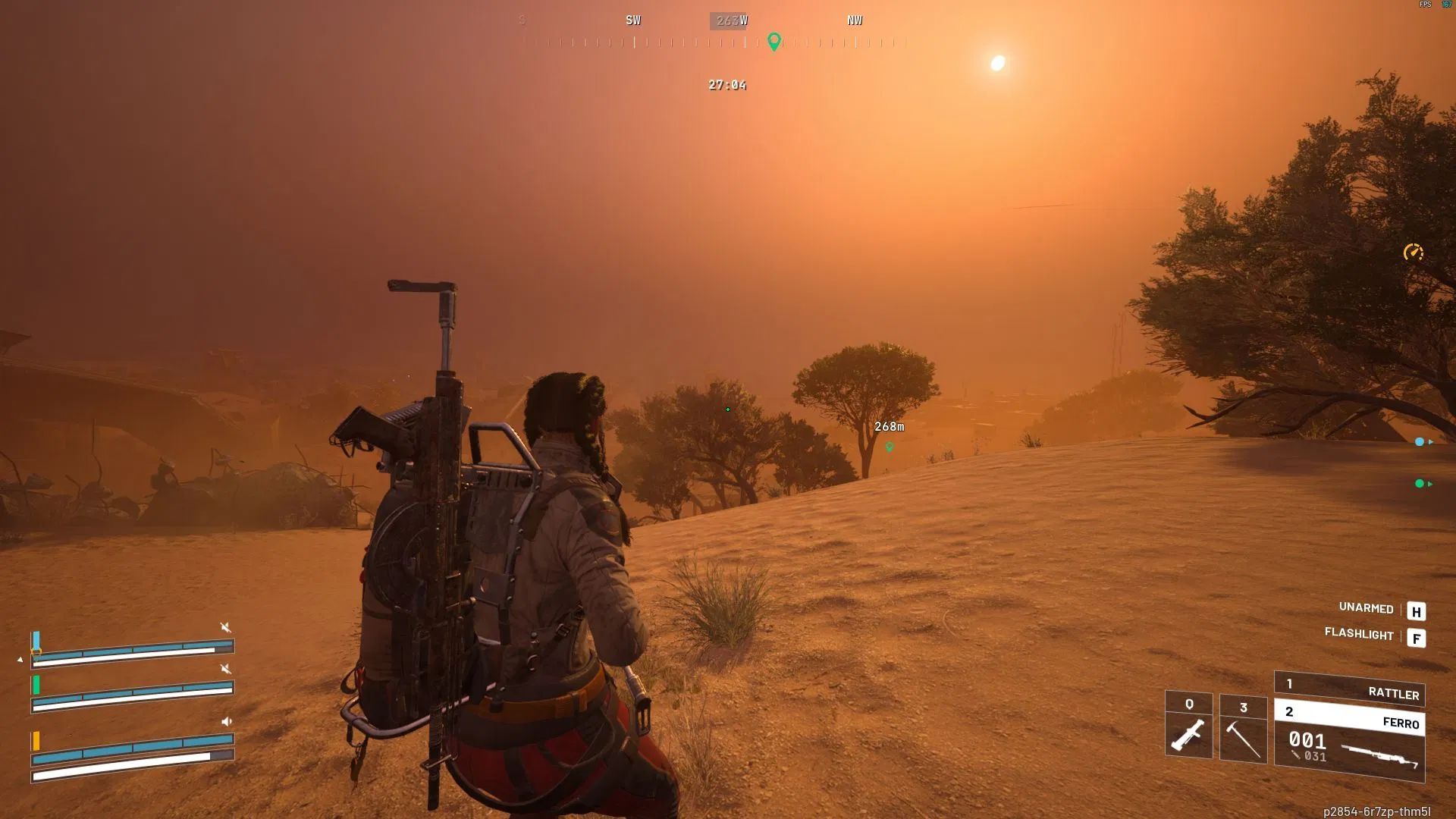Viewport: 1456px width, 819px height.
Task: Click the bullet icon next to ammo count 031
Action: click(x=1297, y=755)
